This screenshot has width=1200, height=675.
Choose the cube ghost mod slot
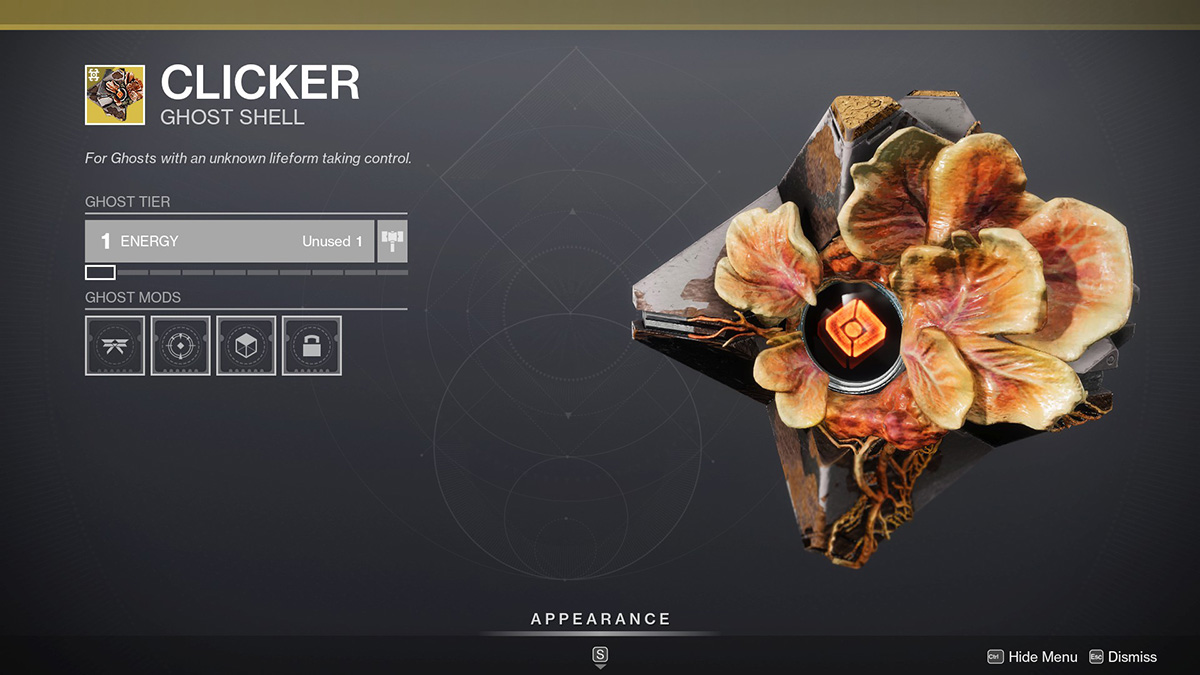tap(246, 346)
